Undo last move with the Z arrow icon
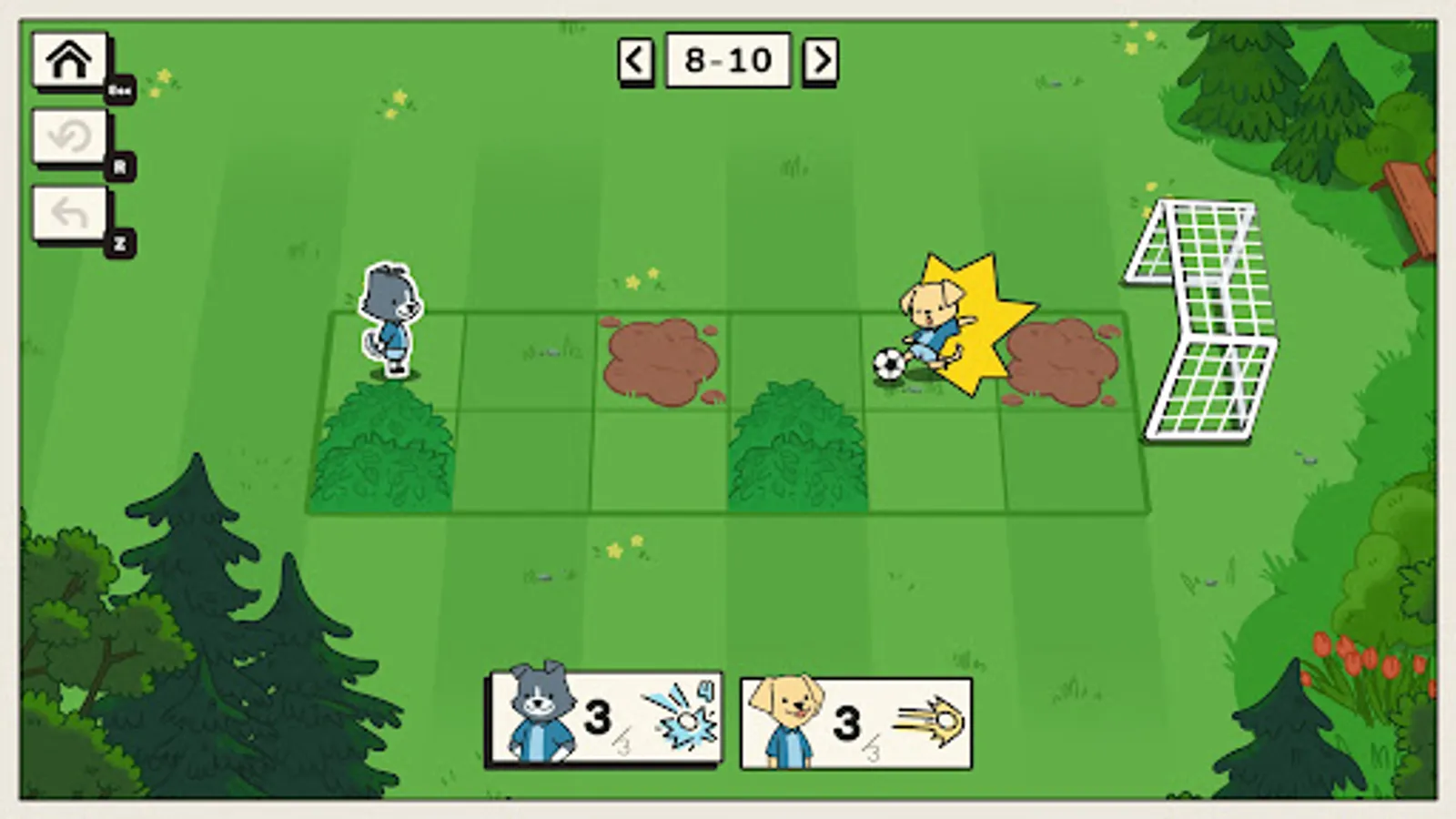The height and width of the screenshot is (819, 1456). (x=69, y=214)
